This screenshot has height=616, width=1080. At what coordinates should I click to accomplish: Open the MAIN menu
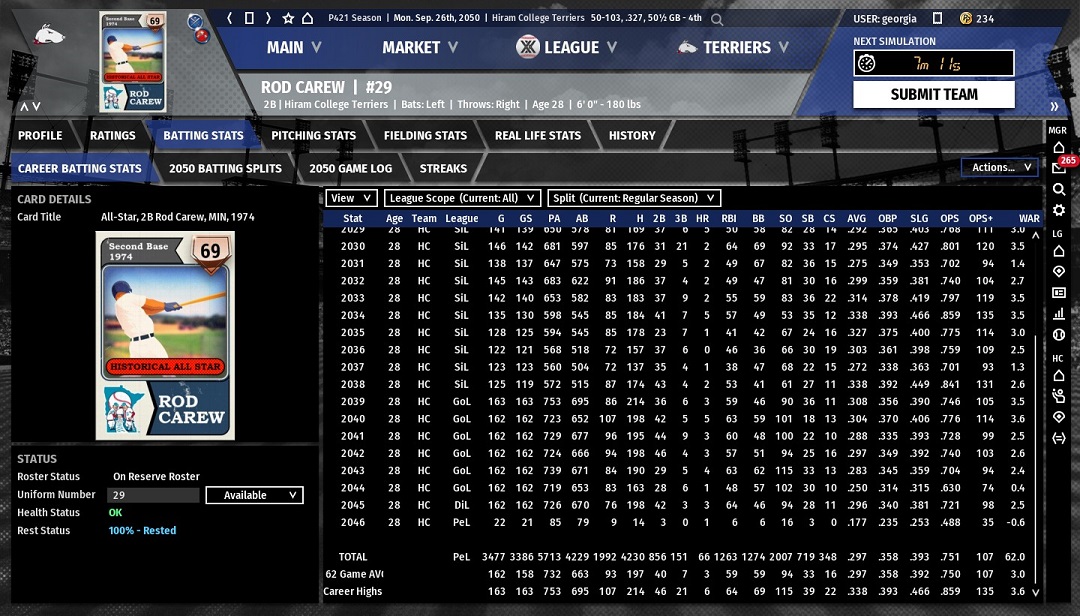click(293, 47)
